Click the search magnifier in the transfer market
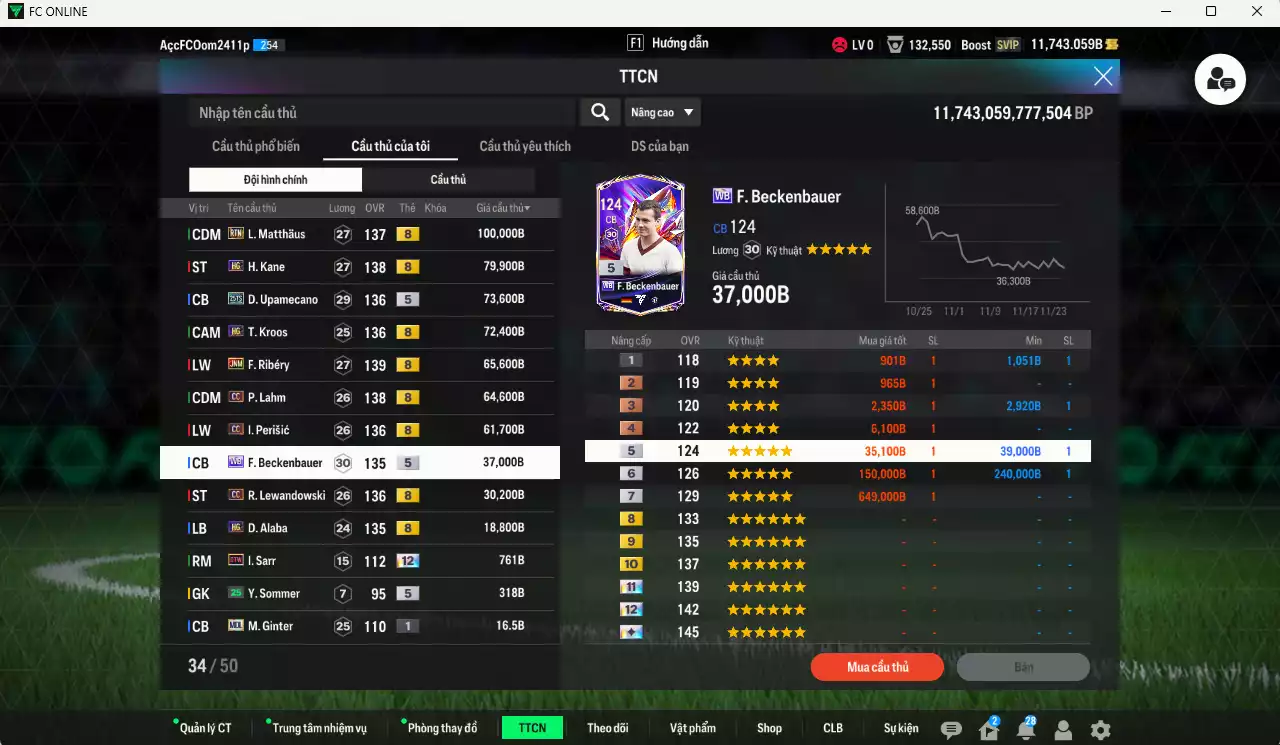Viewport: 1280px width, 745px height. click(x=599, y=112)
